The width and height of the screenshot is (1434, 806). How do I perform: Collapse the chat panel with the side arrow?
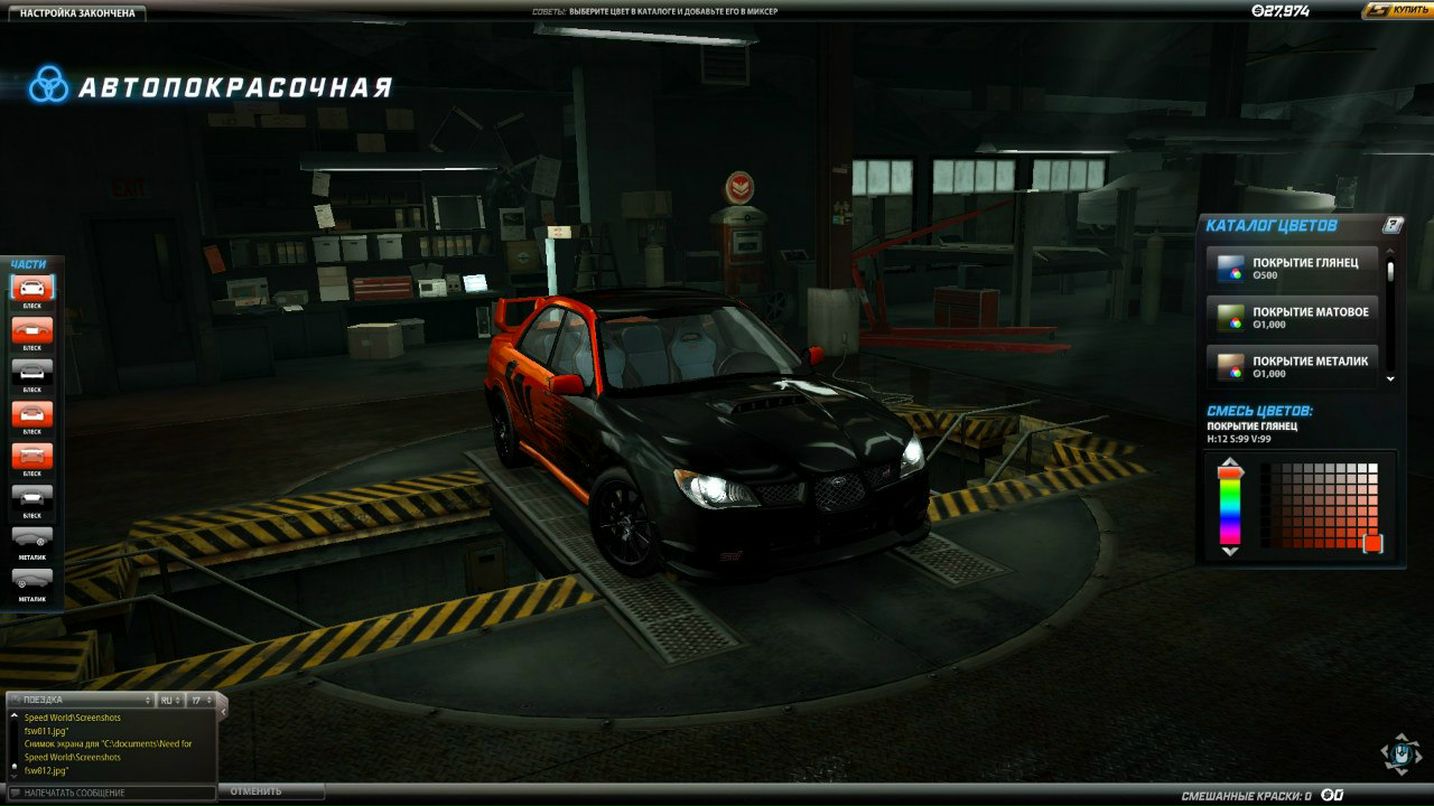click(x=223, y=711)
